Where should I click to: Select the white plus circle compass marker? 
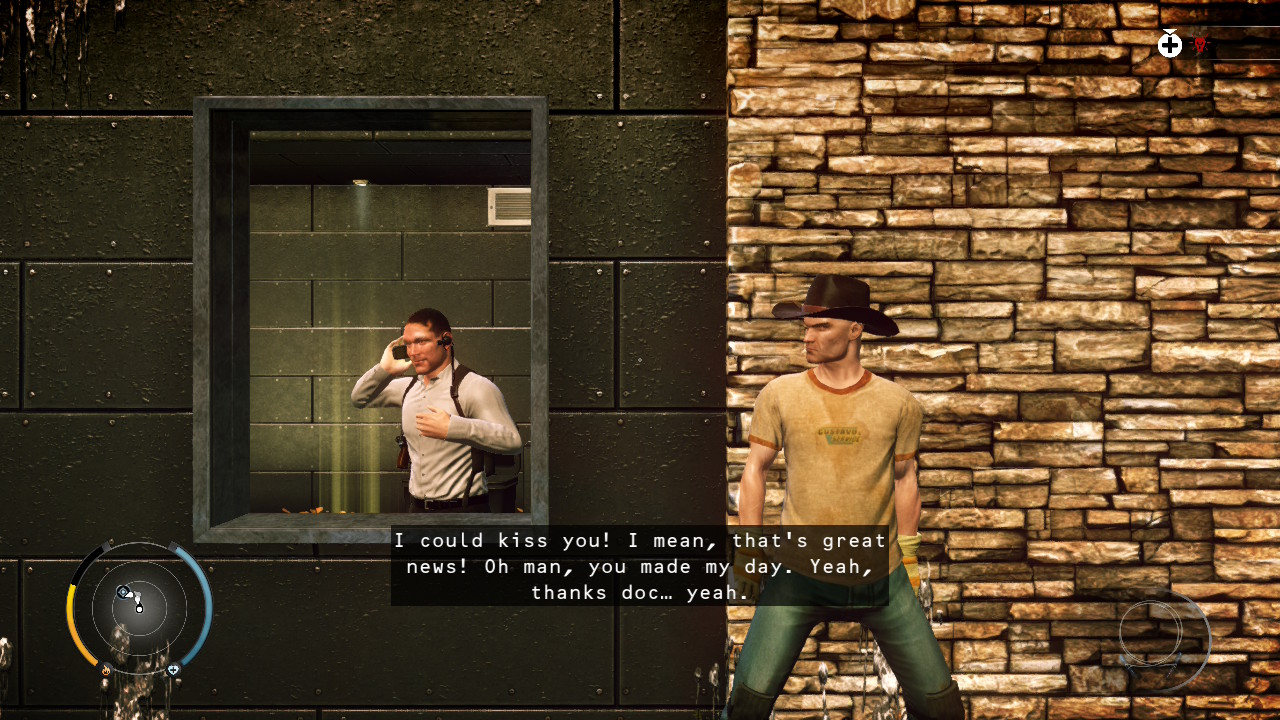coord(1170,44)
